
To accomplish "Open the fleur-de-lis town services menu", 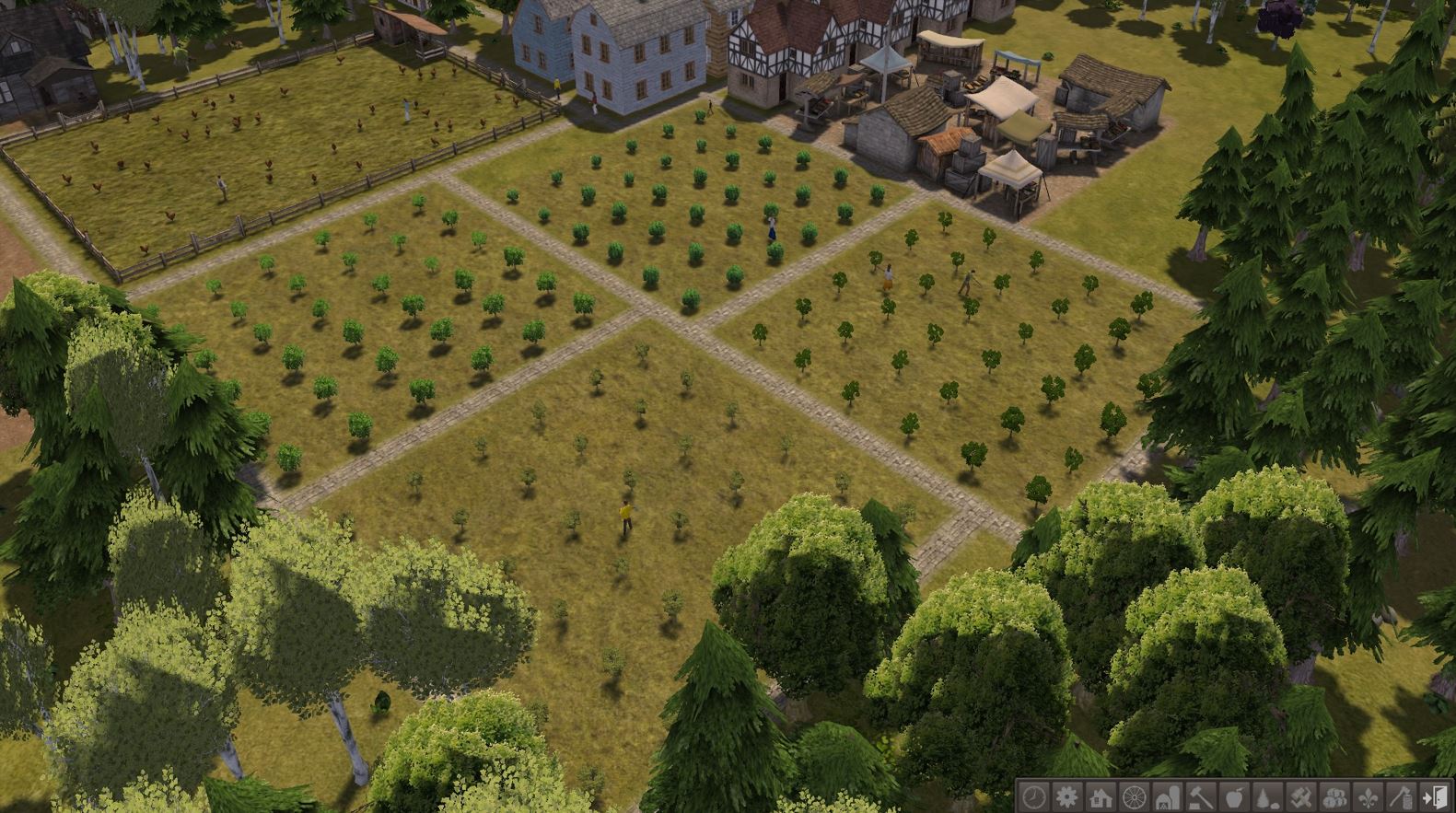I will point(1367,797).
